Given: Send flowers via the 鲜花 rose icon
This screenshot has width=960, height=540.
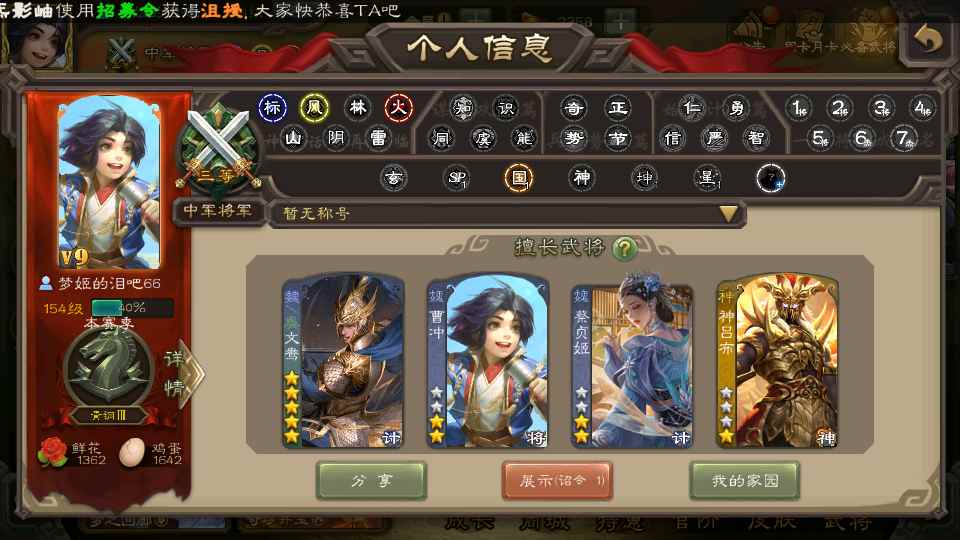Looking at the screenshot, I should point(50,452).
